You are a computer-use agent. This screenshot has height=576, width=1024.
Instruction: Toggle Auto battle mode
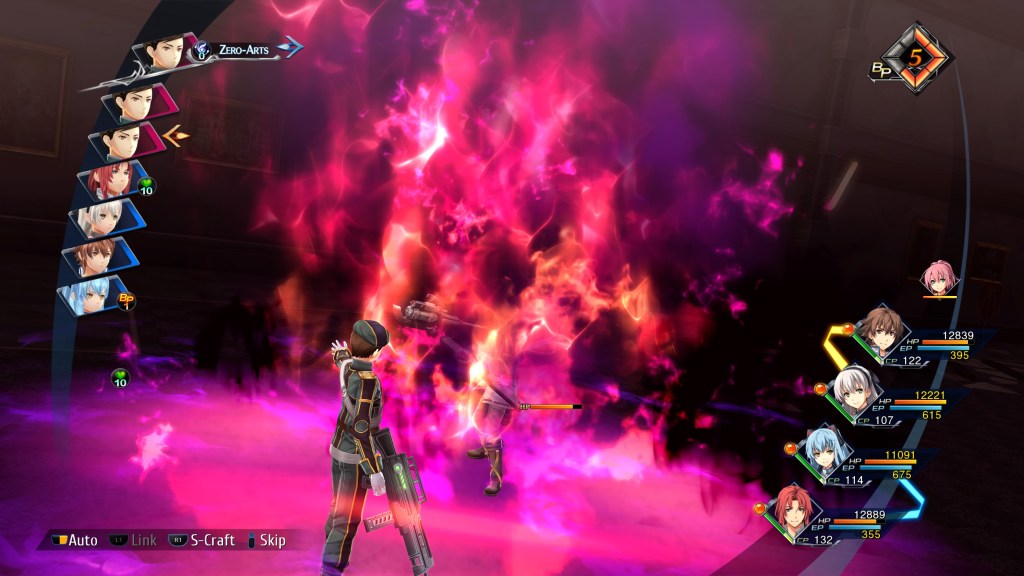click(73, 540)
